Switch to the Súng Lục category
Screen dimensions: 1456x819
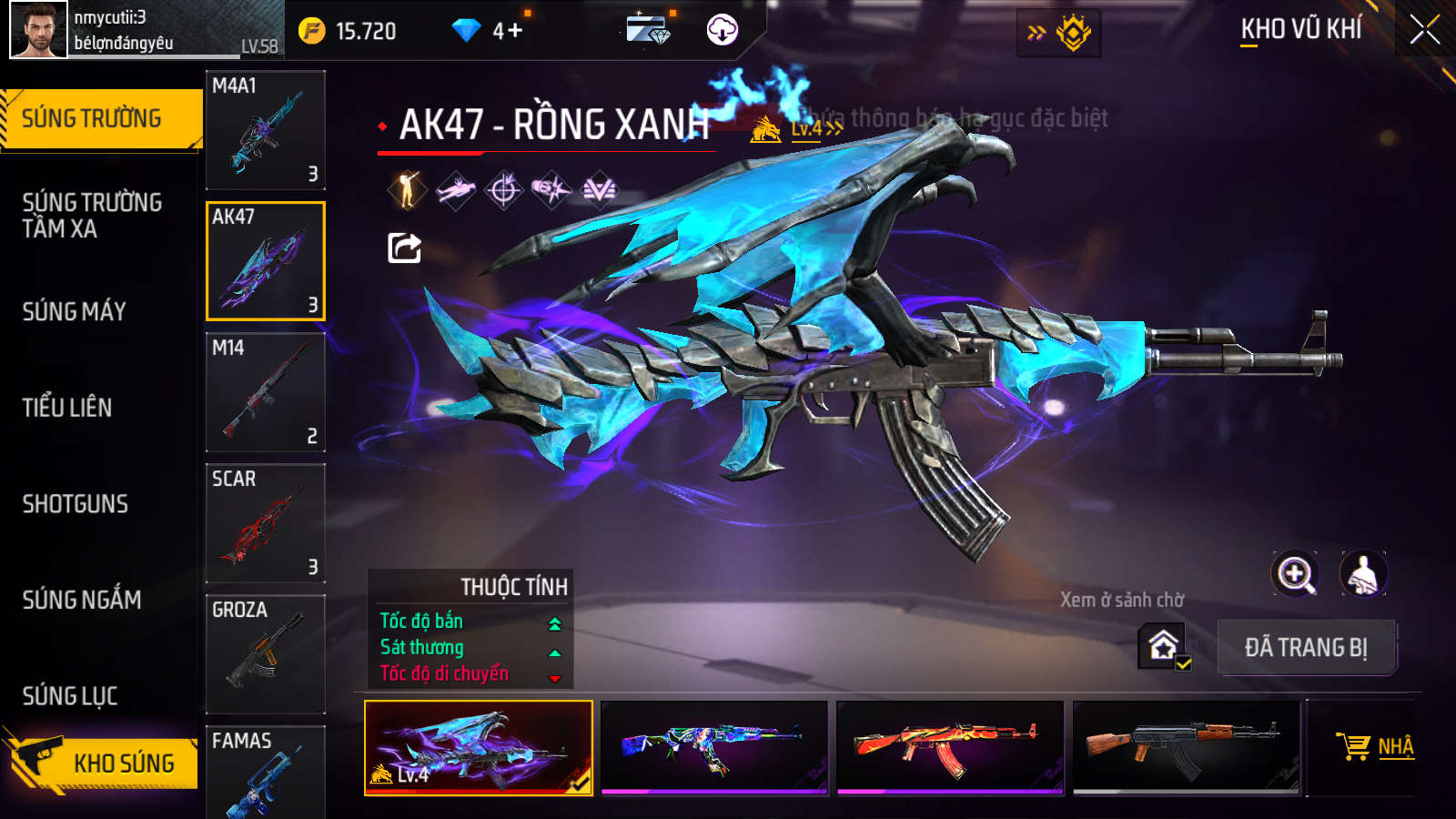pyautogui.click(x=70, y=696)
